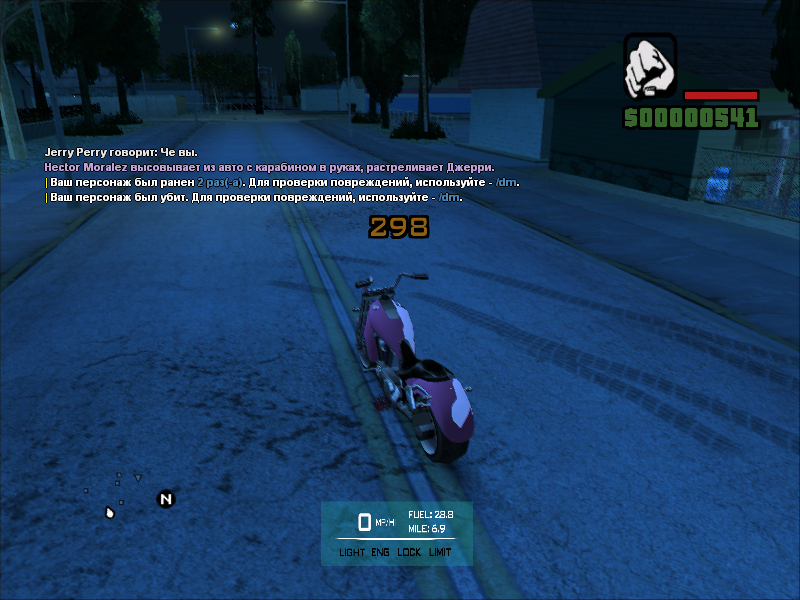This screenshot has width=800, height=600.
Task: Toggle the LOCK indicator on the speedometer
Action: coord(408,552)
